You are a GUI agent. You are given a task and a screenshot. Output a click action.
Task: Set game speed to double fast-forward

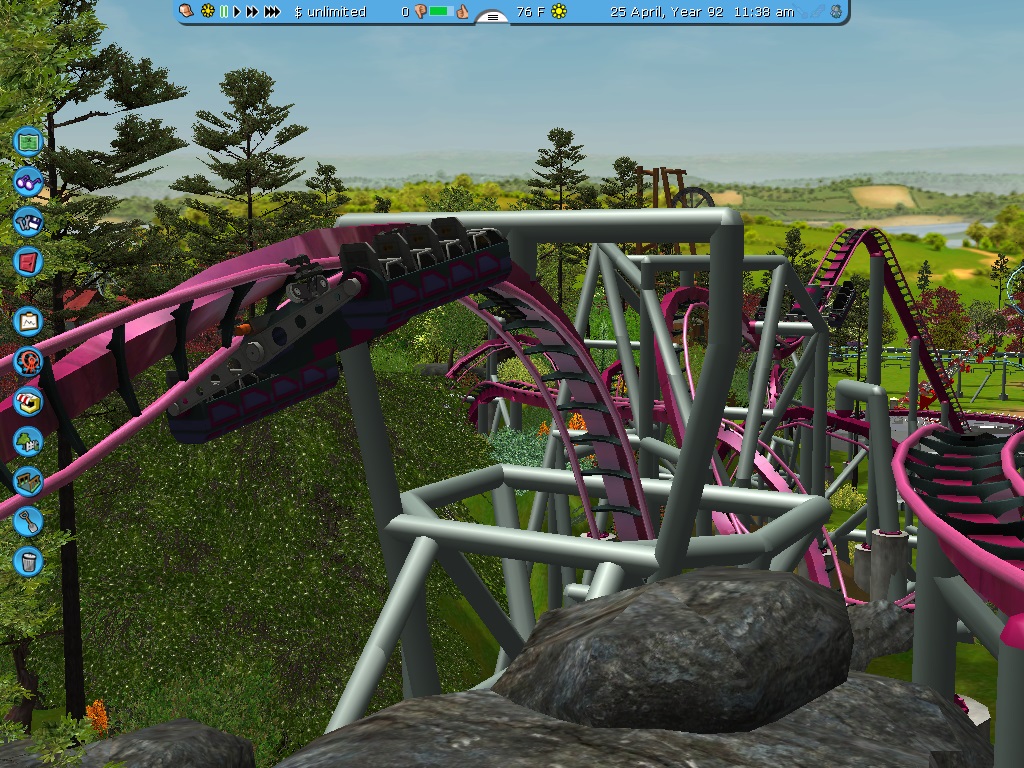pyautogui.click(x=252, y=12)
